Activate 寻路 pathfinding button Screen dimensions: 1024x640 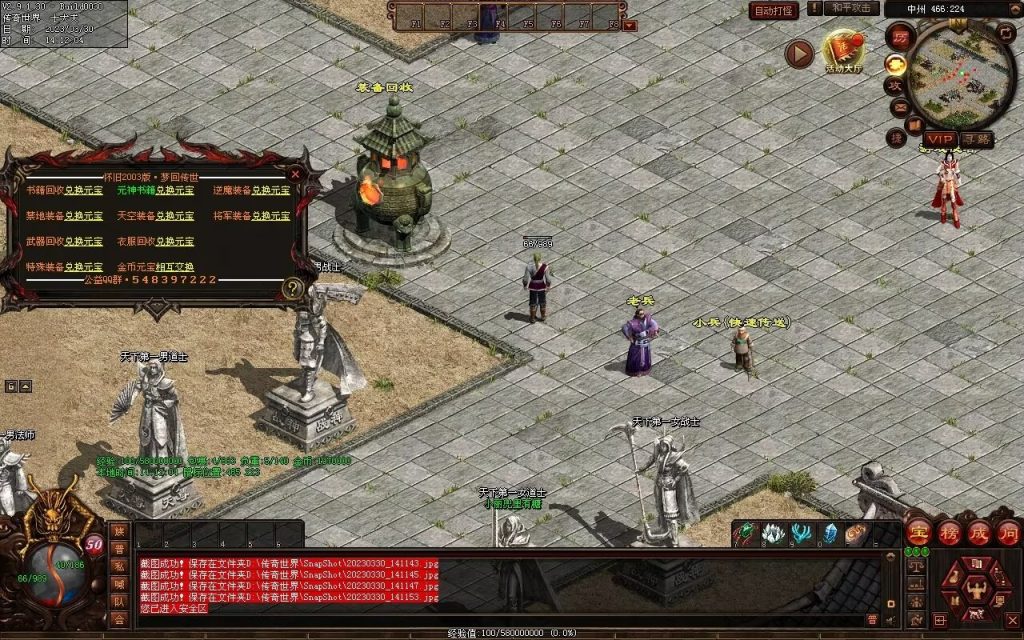977,139
